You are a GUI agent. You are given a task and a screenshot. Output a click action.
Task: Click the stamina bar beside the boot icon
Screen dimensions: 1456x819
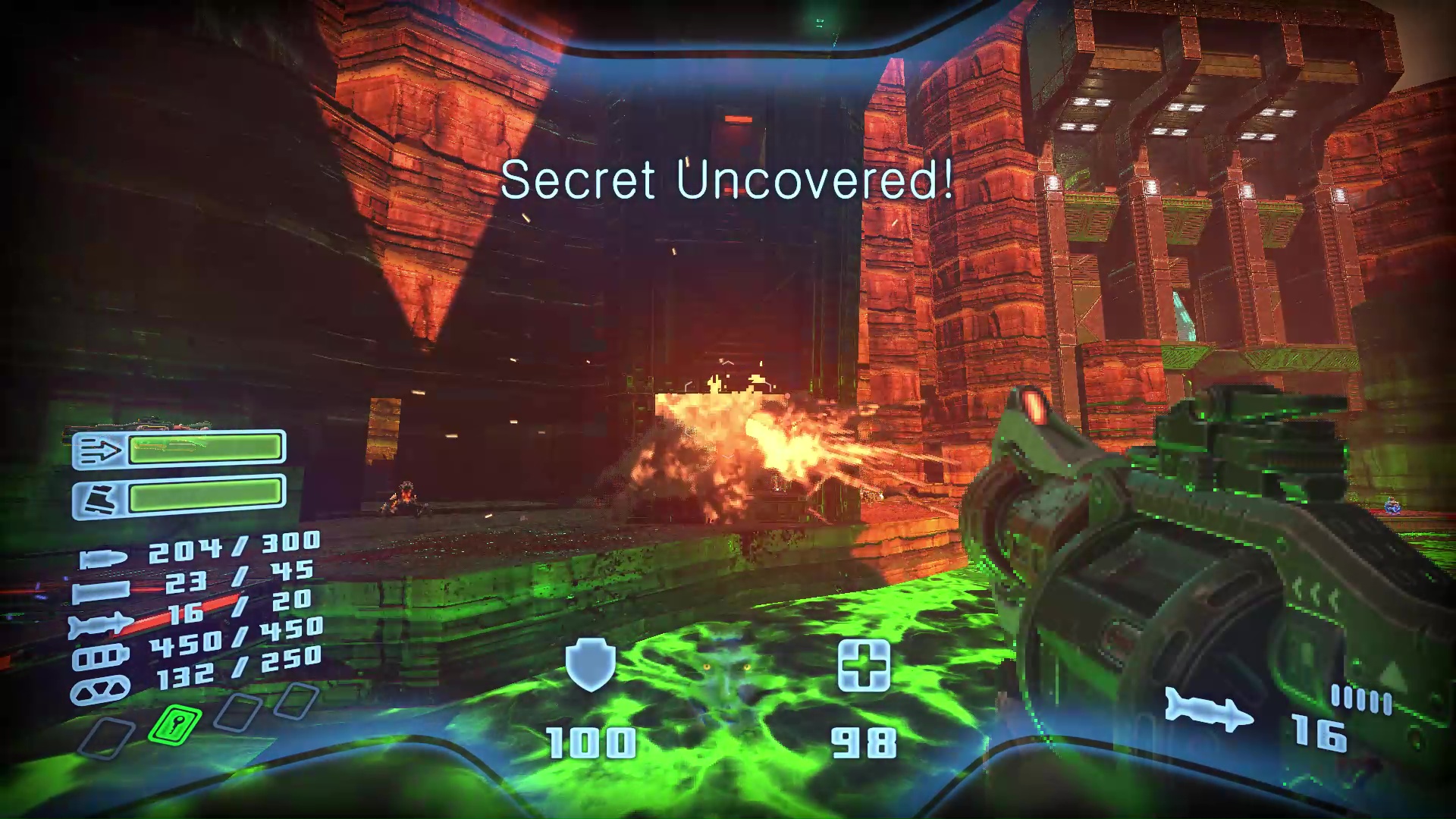click(206, 497)
